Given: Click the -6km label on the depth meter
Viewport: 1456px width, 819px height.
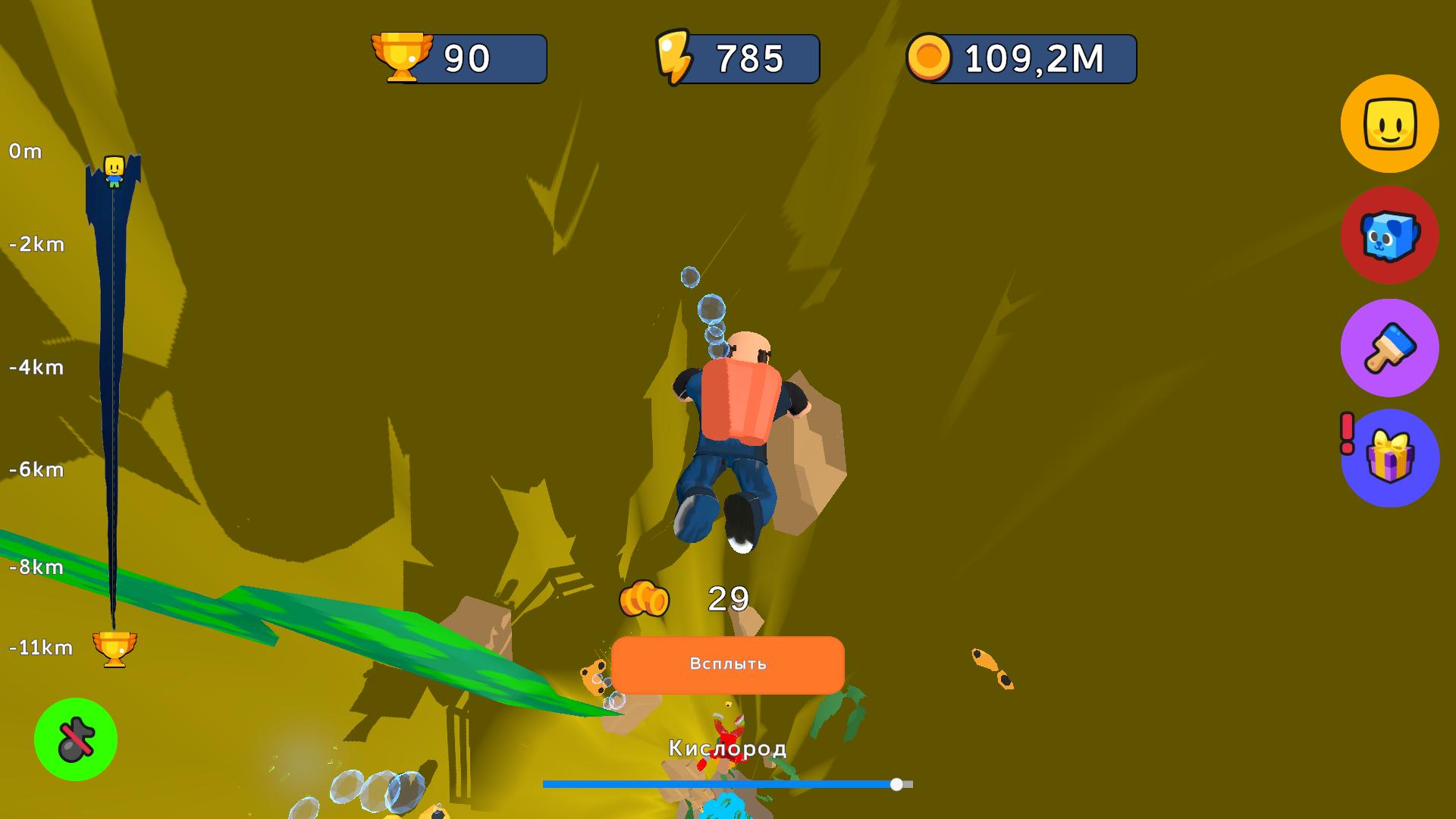Looking at the screenshot, I should [x=34, y=469].
